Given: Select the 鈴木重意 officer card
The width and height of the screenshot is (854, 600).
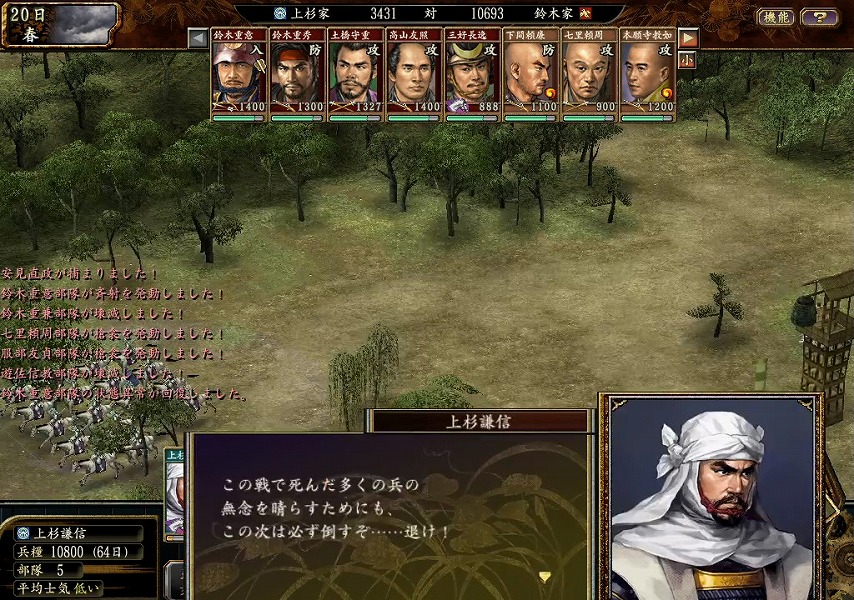Looking at the screenshot, I should (x=239, y=75).
